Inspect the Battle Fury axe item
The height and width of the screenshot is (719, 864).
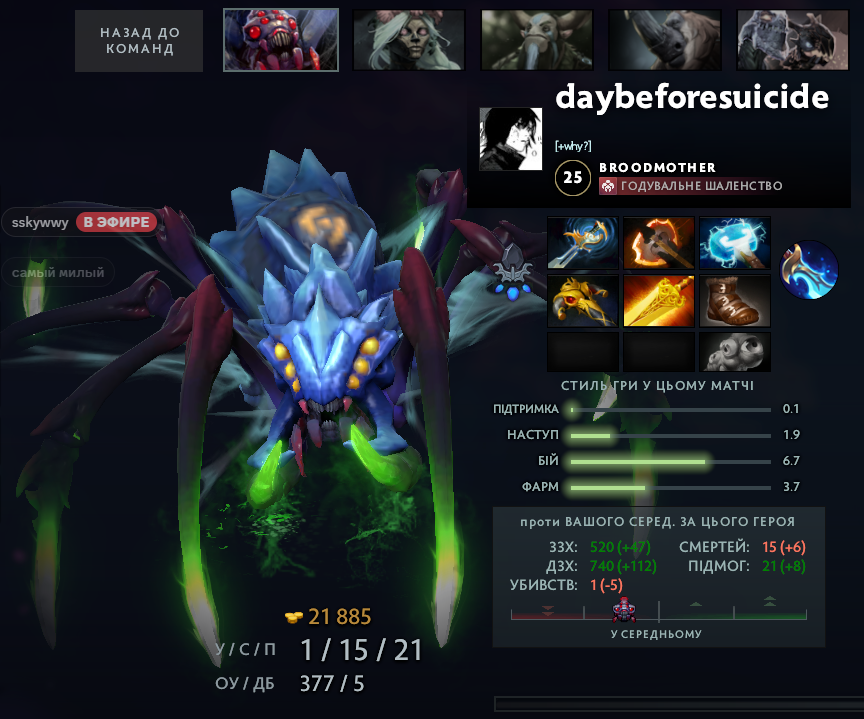coord(659,243)
